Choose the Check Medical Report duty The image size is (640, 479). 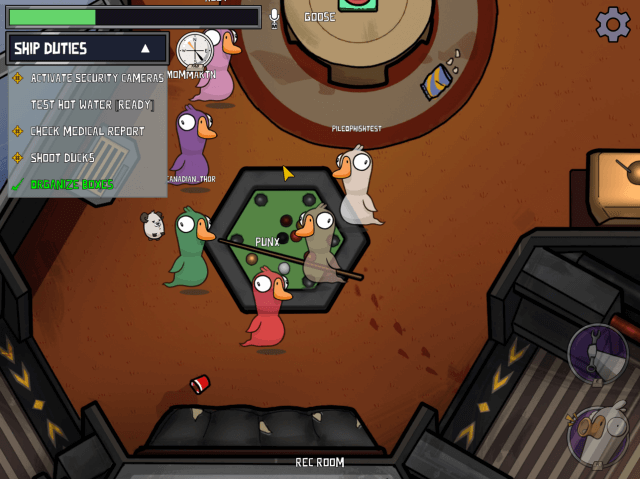tap(87, 131)
